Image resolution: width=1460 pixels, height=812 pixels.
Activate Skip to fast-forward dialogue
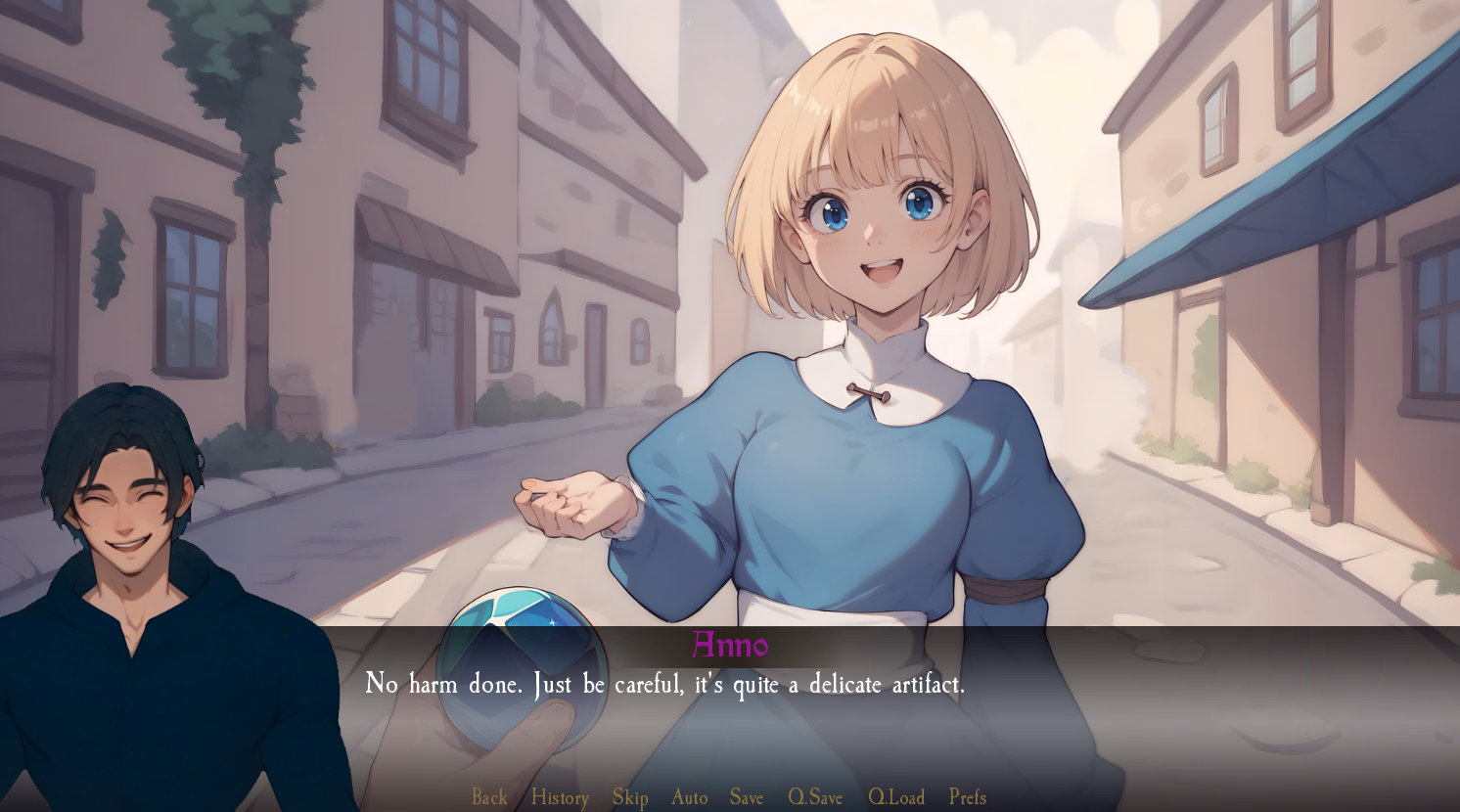[x=630, y=797]
